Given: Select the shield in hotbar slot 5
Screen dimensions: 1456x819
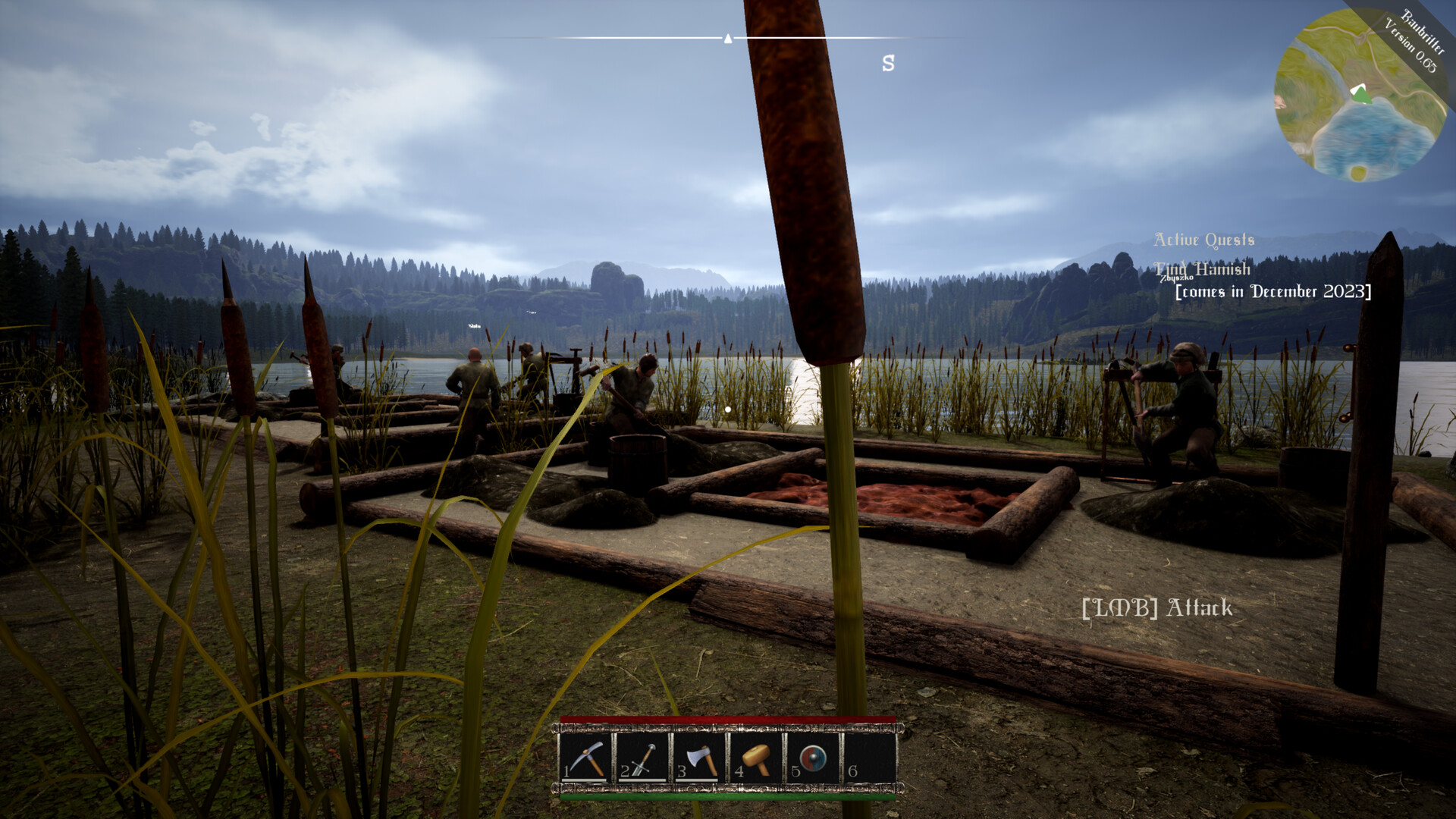Looking at the screenshot, I should click(812, 758).
